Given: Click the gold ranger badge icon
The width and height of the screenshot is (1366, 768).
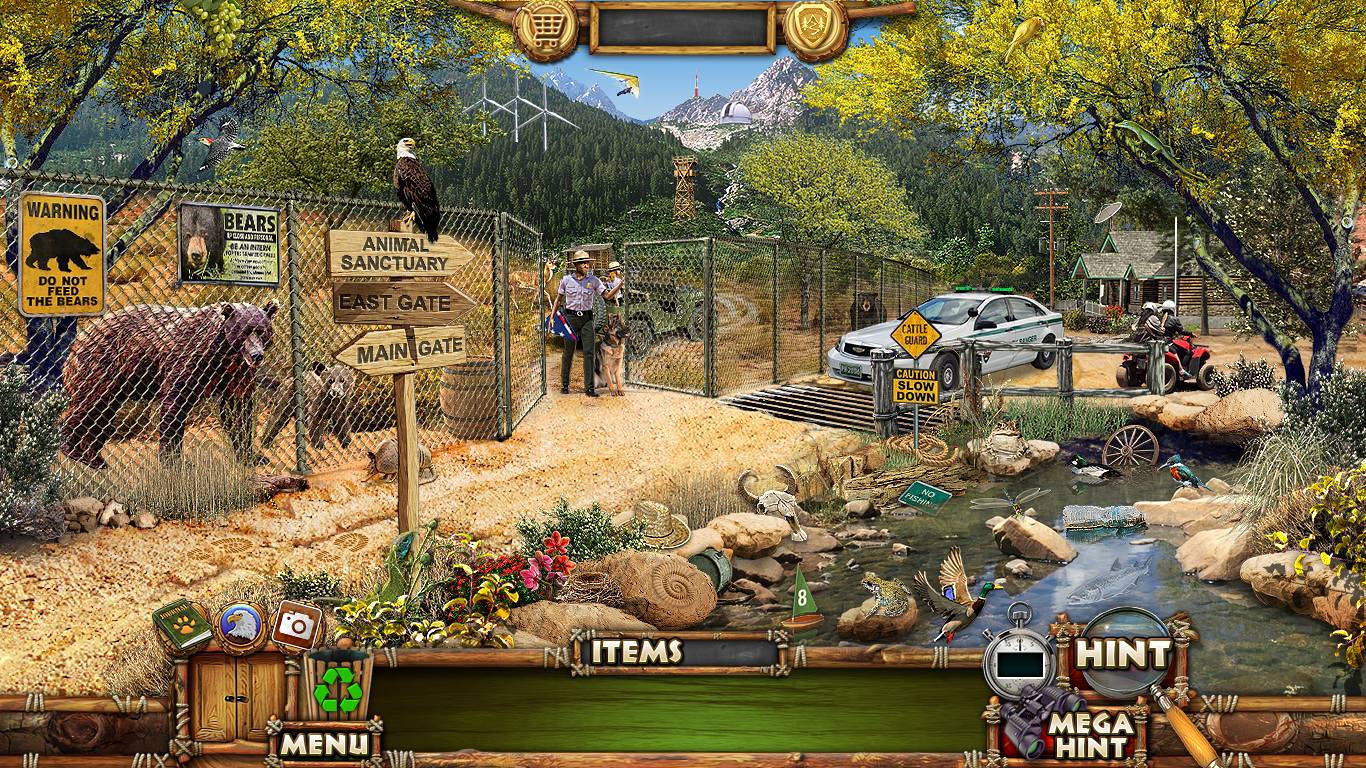Looking at the screenshot, I should (816, 29).
